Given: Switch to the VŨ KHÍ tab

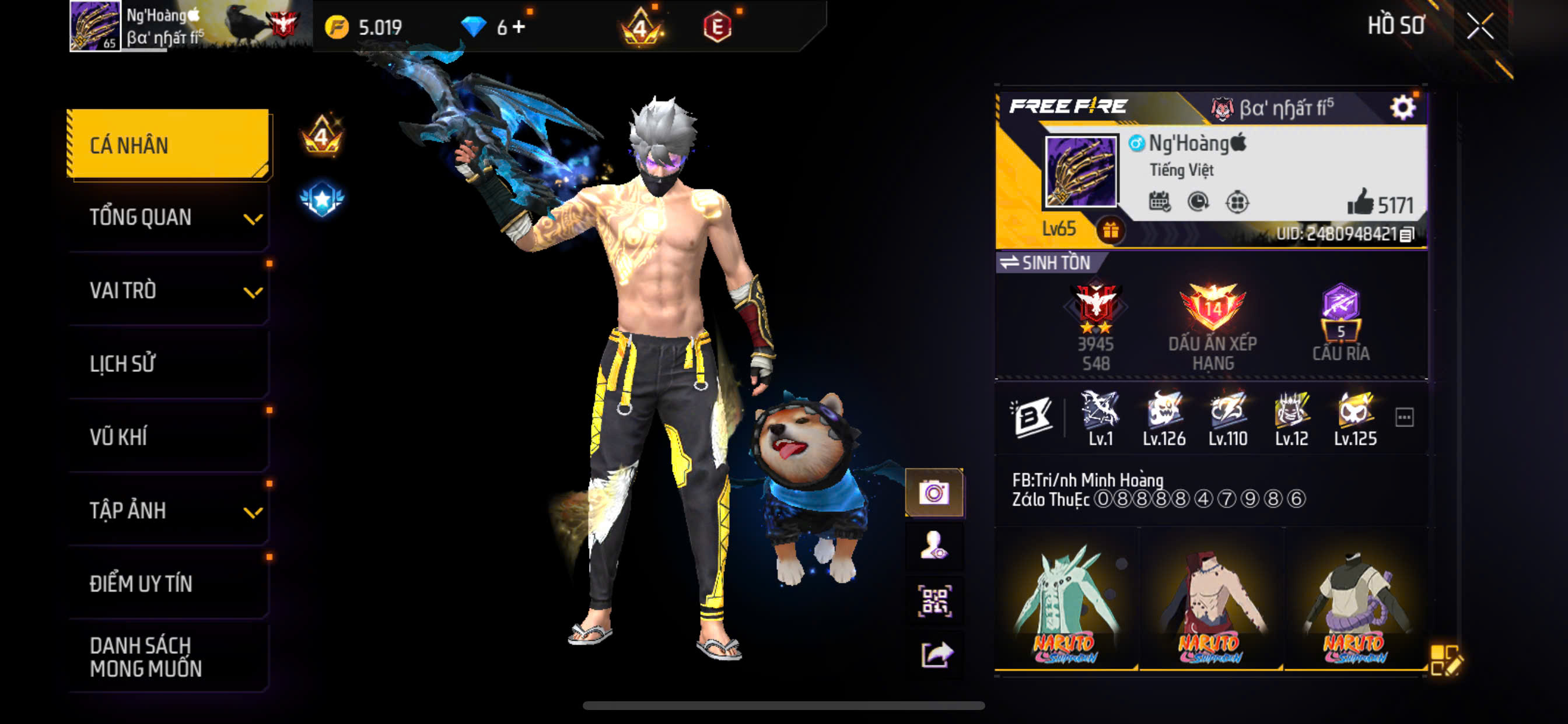Looking at the screenshot, I should pyautogui.click(x=168, y=437).
